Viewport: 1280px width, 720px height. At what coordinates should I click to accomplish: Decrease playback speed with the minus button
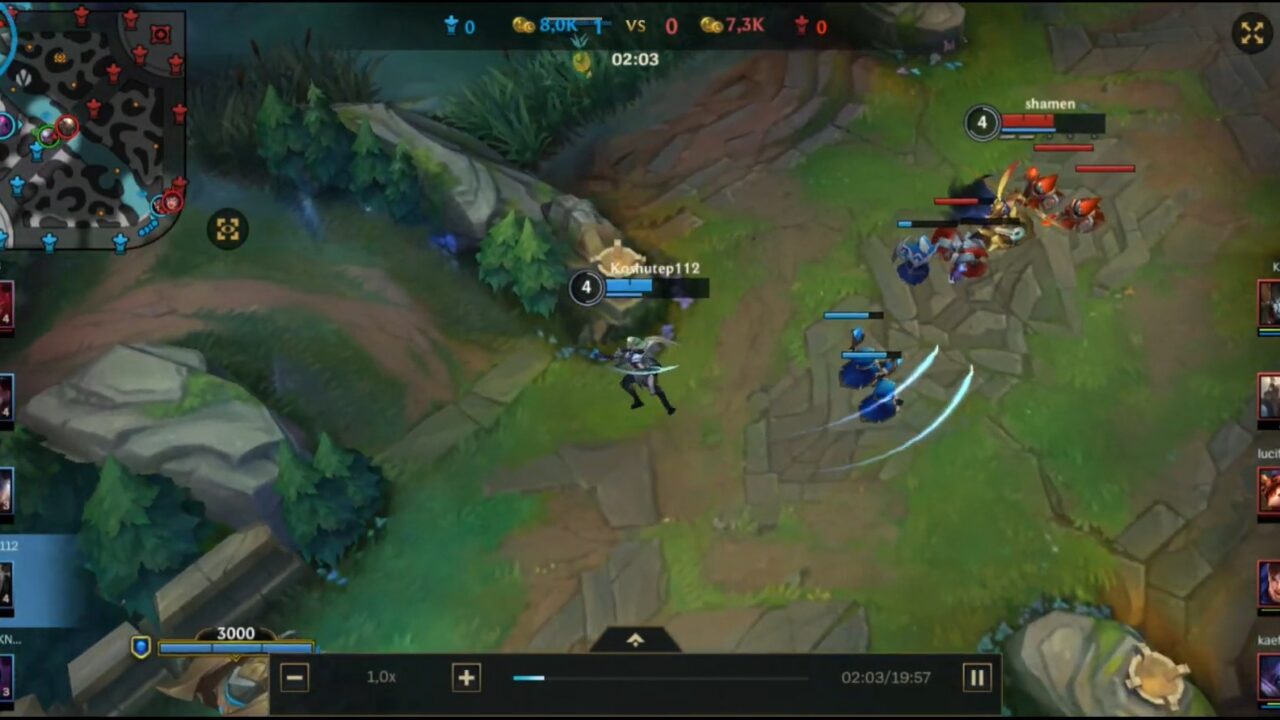pos(293,677)
